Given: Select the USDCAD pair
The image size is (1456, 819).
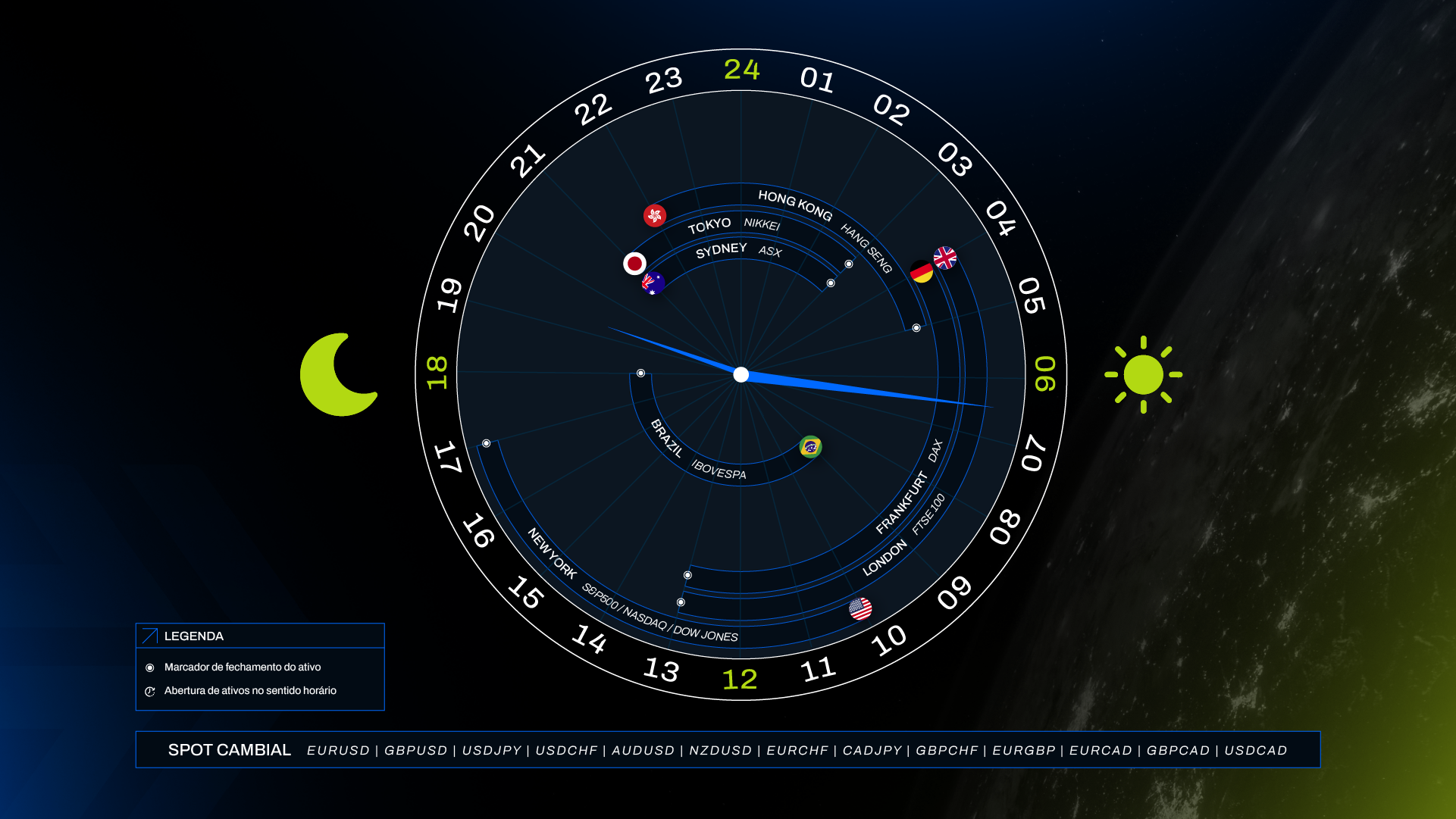Looking at the screenshot, I should pyautogui.click(x=1256, y=750).
